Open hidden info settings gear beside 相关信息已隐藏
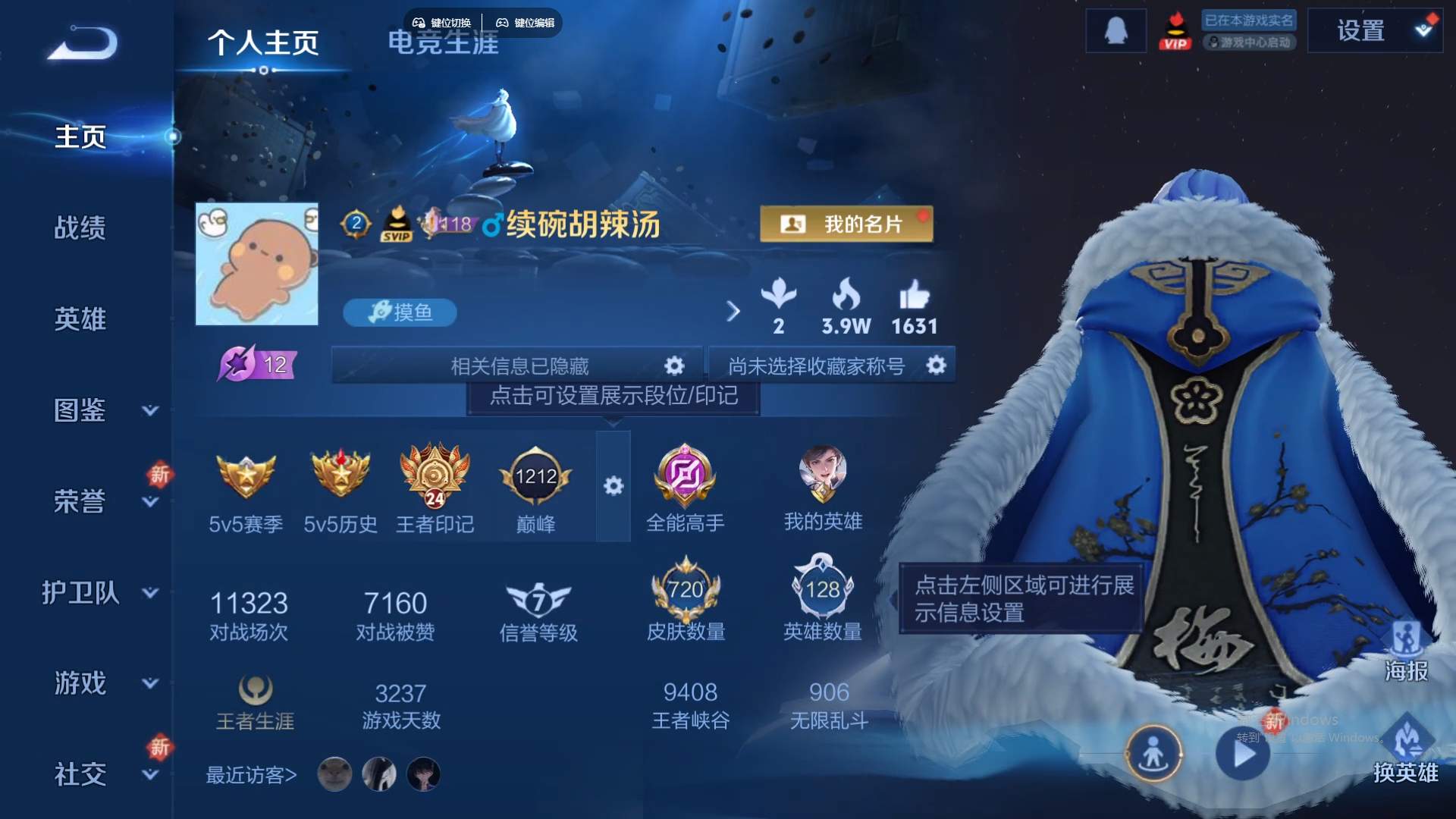 click(x=673, y=365)
